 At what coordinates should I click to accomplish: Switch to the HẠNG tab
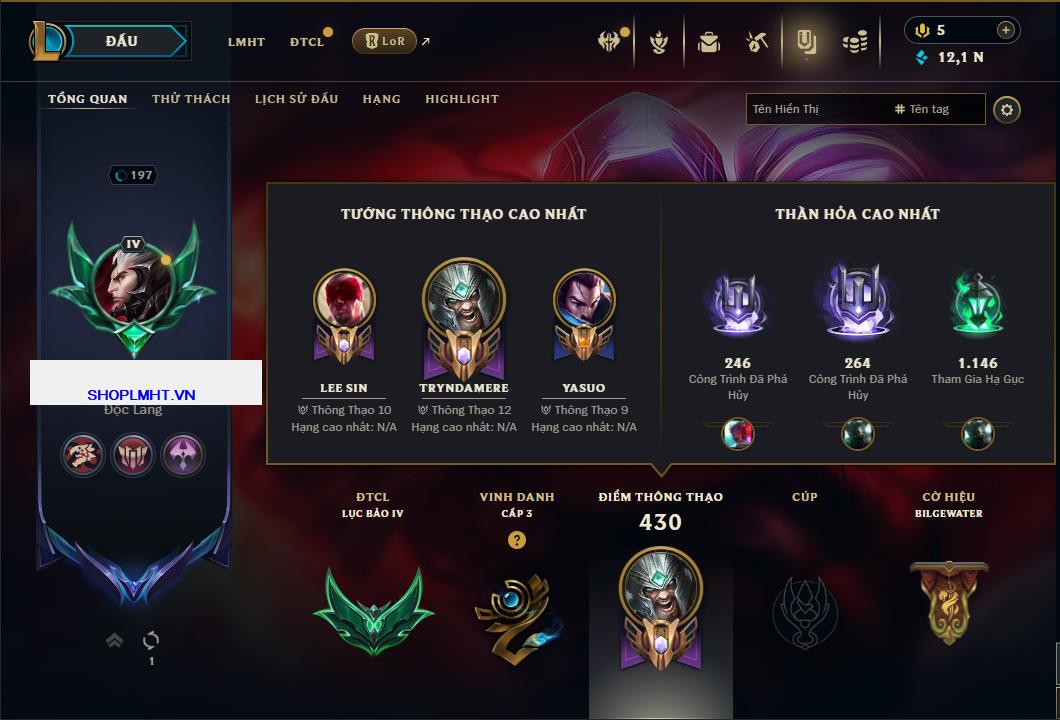pos(381,99)
